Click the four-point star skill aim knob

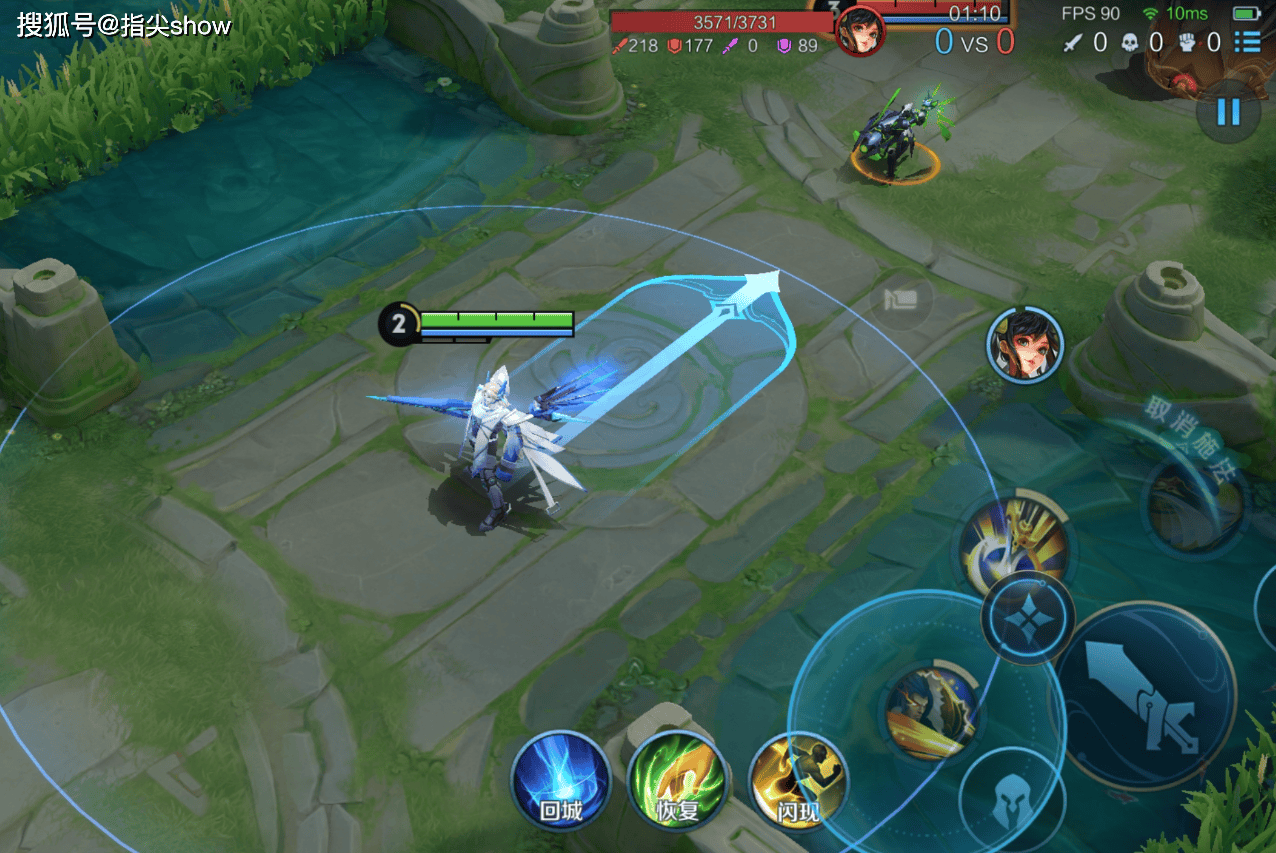tap(1027, 619)
